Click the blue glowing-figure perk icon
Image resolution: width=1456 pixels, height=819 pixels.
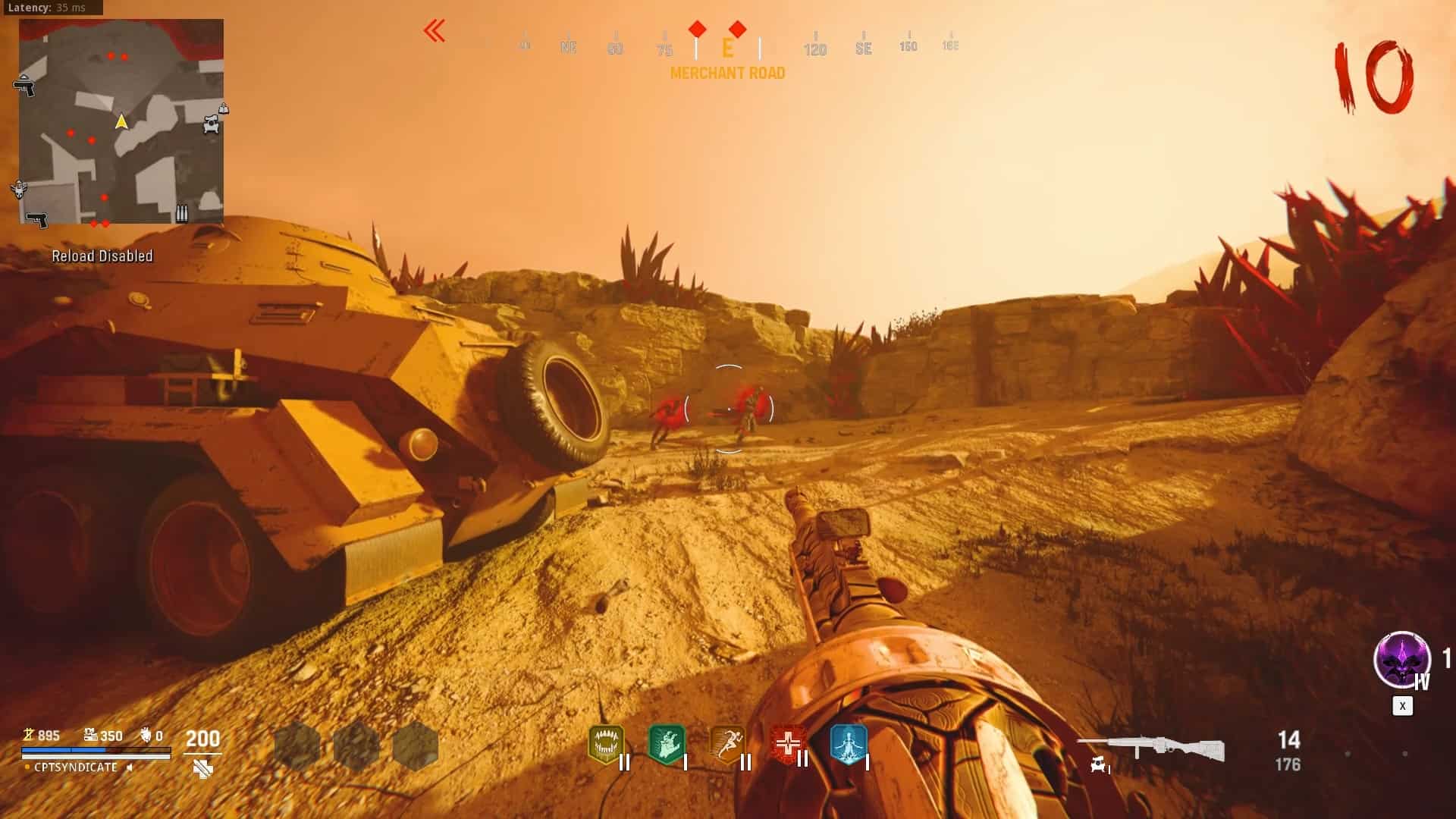click(x=849, y=745)
